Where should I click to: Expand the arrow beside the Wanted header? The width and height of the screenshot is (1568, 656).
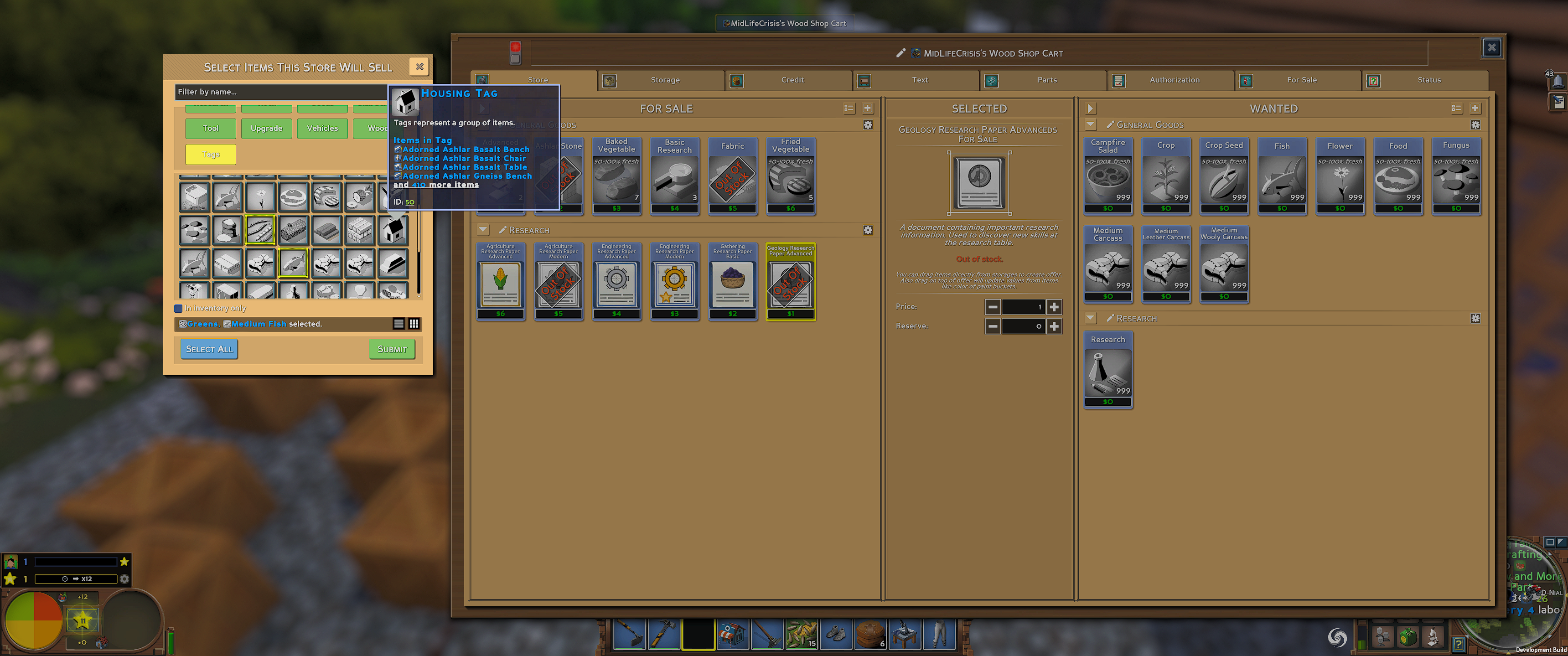click(x=1090, y=108)
